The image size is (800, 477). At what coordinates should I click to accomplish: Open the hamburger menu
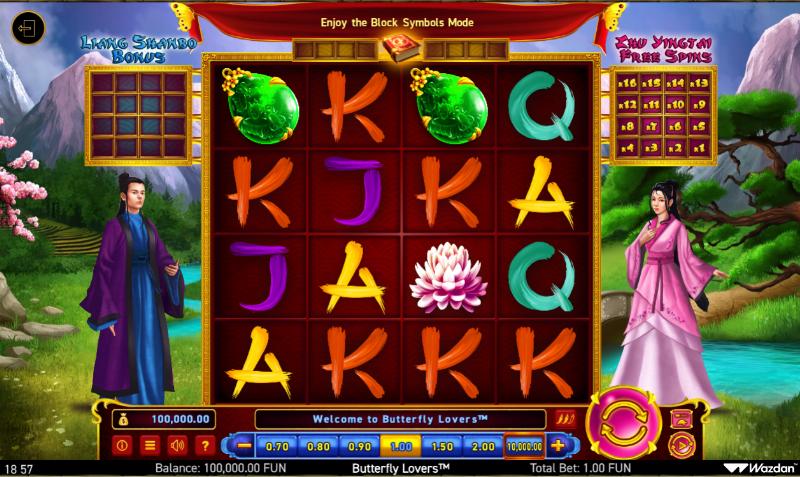150,446
